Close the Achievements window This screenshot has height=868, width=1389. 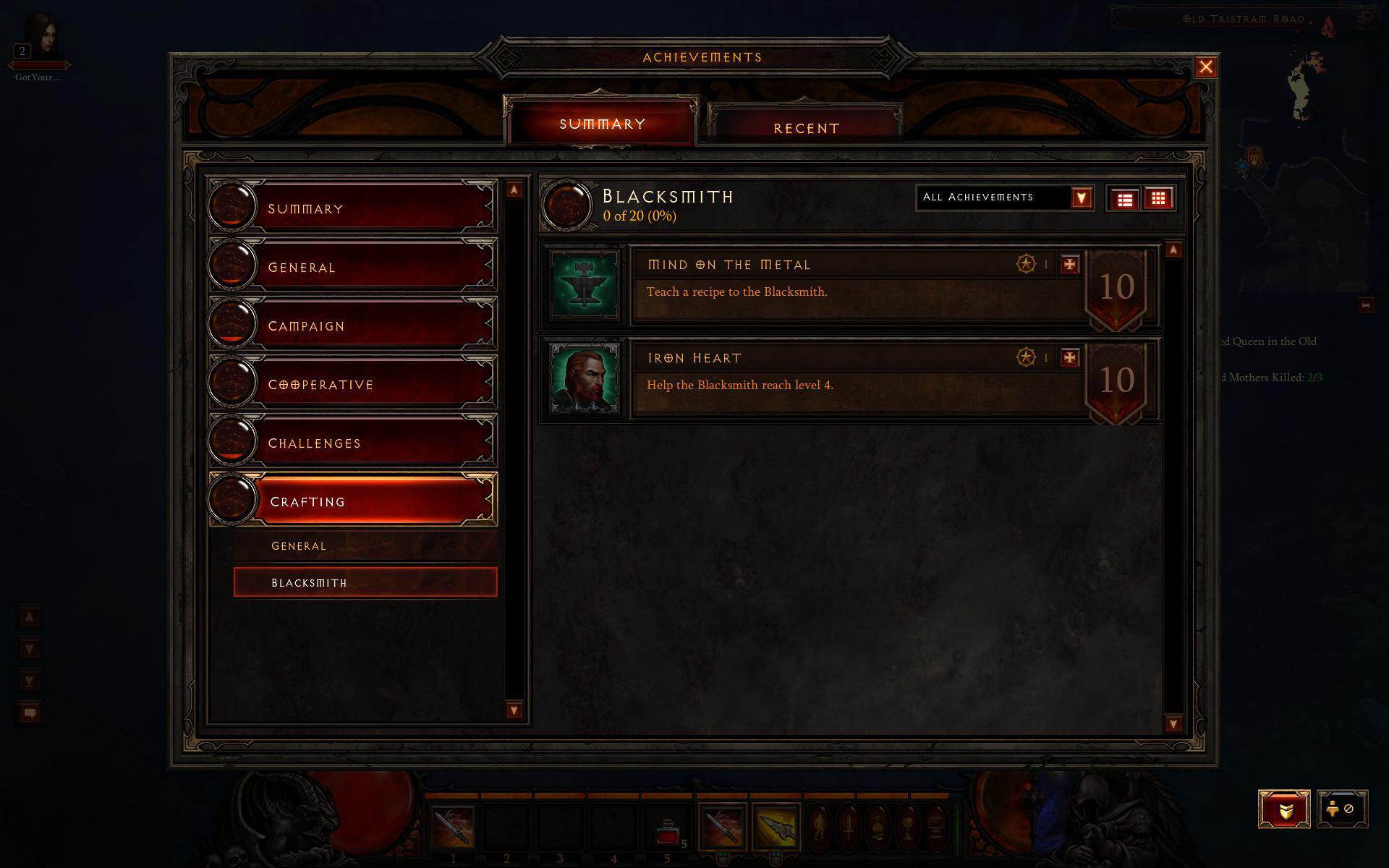click(1205, 67)
